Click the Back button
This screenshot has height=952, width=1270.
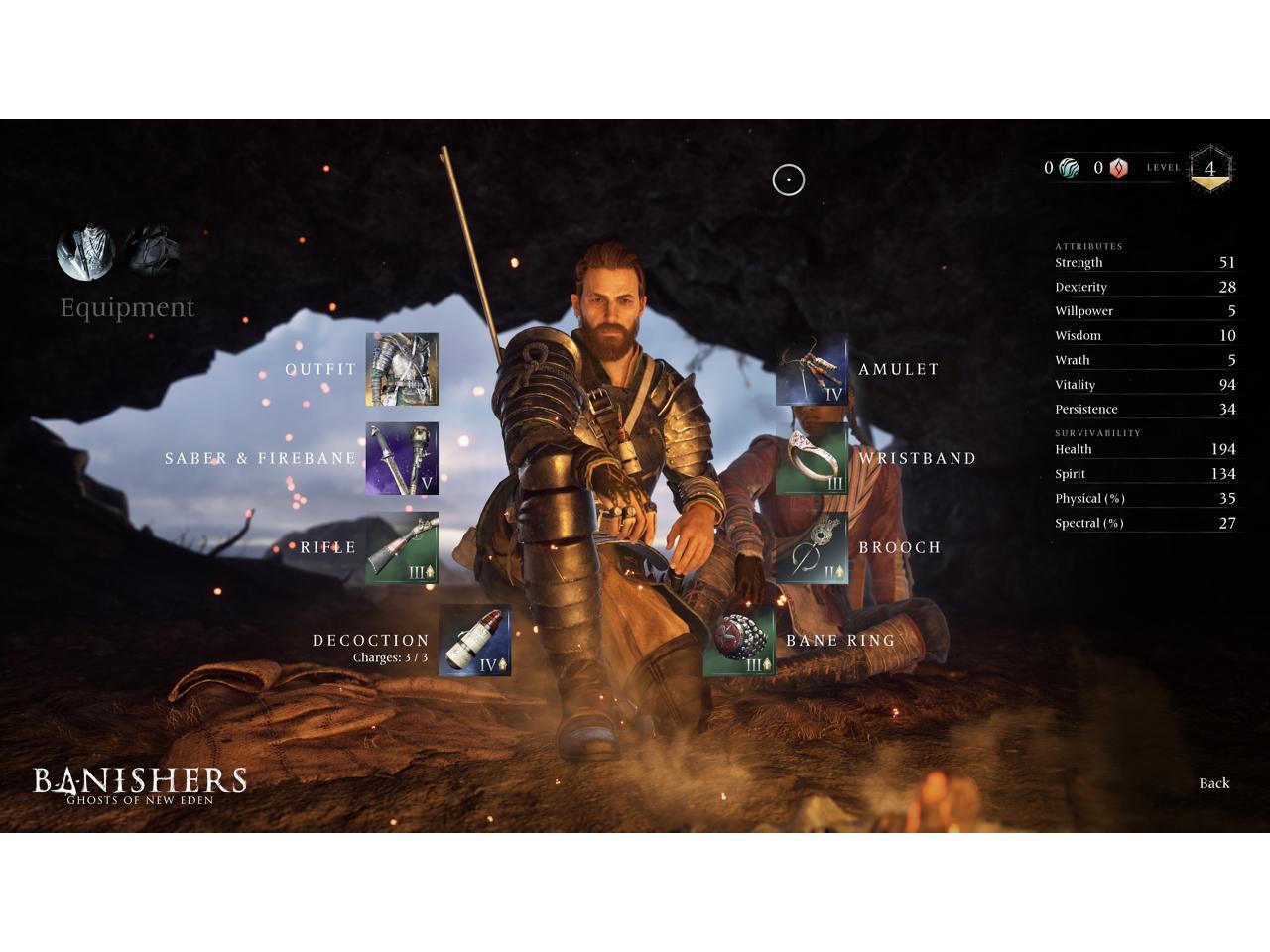coord(1213,783)
